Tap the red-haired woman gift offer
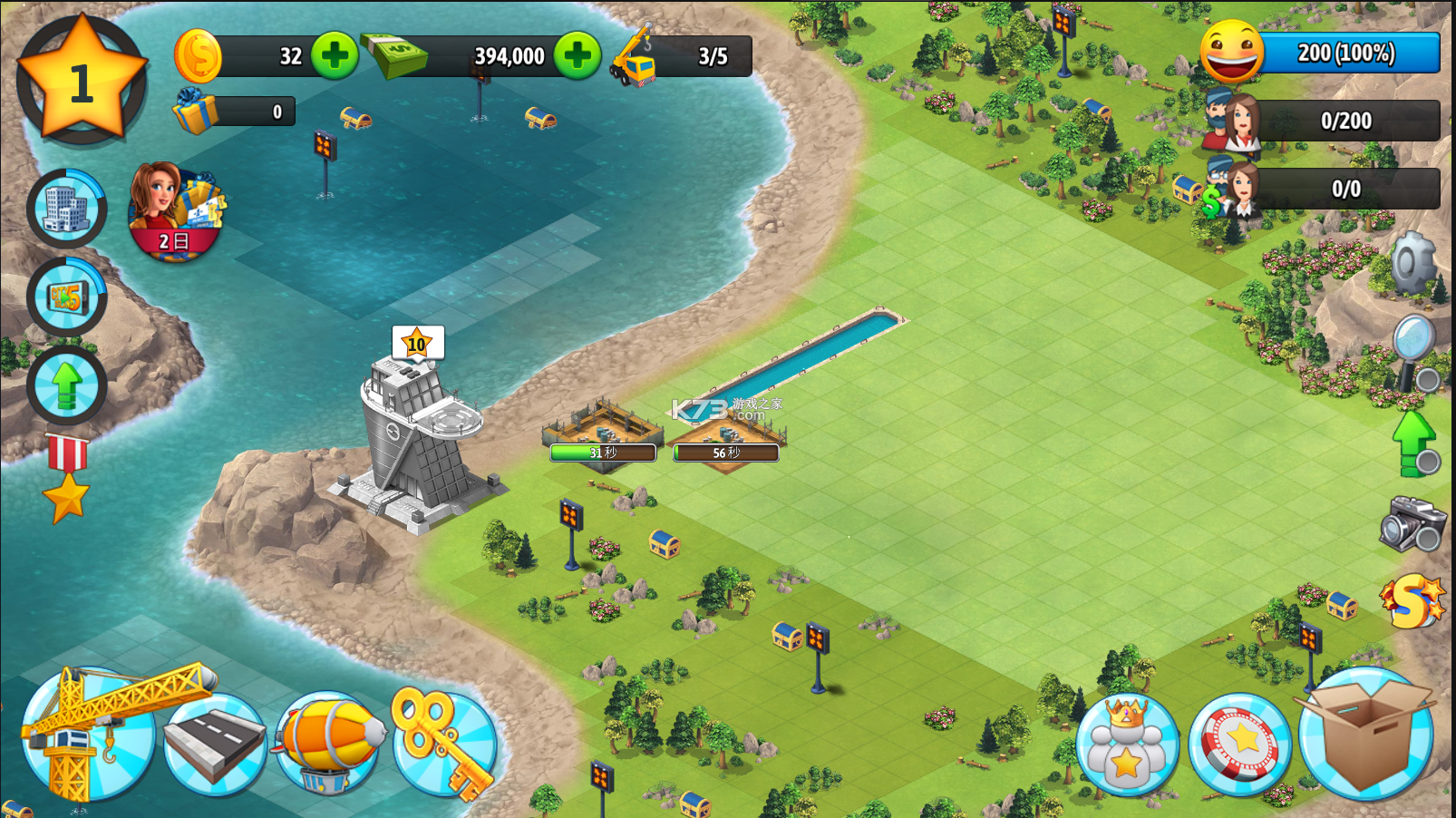 coord(175,211)
